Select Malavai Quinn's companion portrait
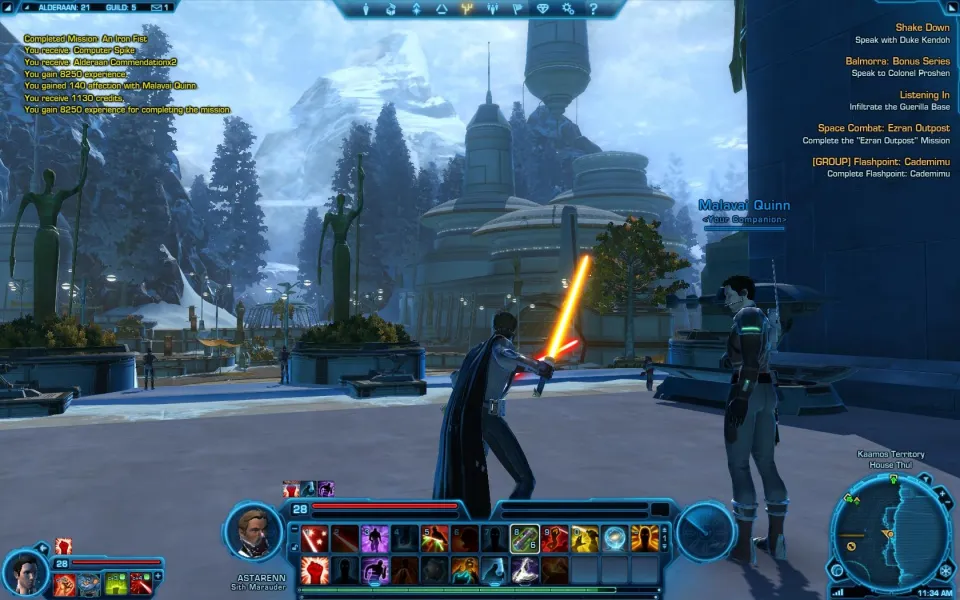This screenshot has width=960, height=600. point(25,571)
